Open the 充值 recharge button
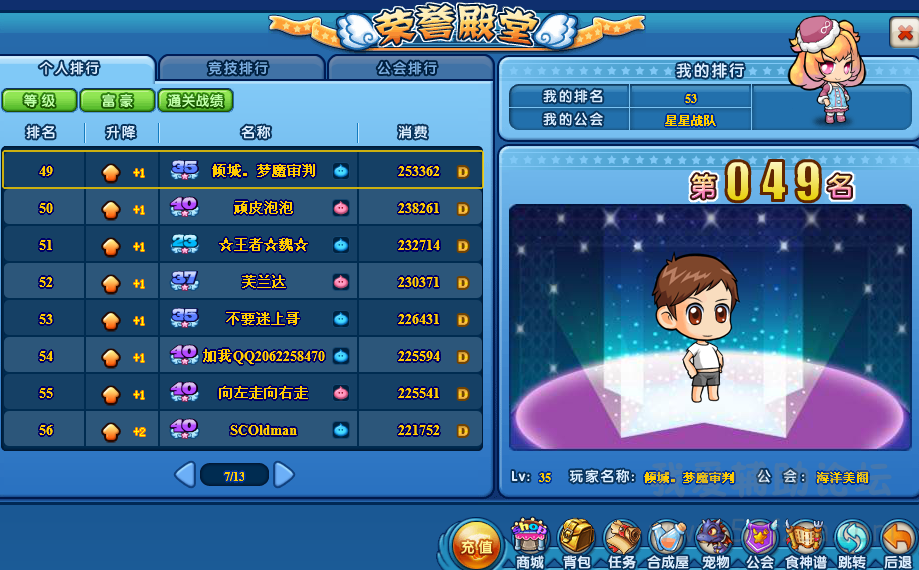919x570 pixels. (474, 545)
